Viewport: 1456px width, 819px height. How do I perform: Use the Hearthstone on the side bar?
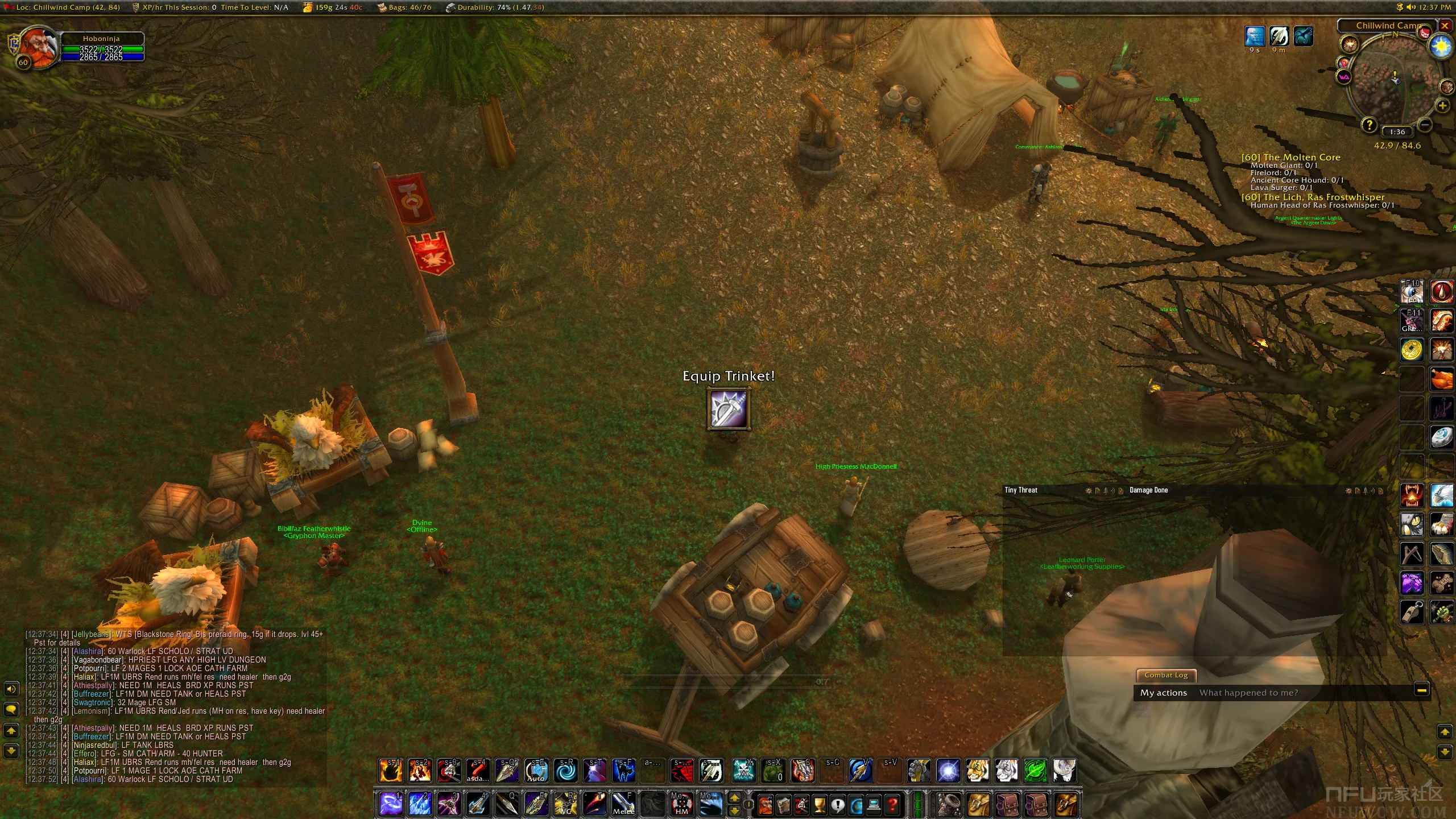(1441, 437)
